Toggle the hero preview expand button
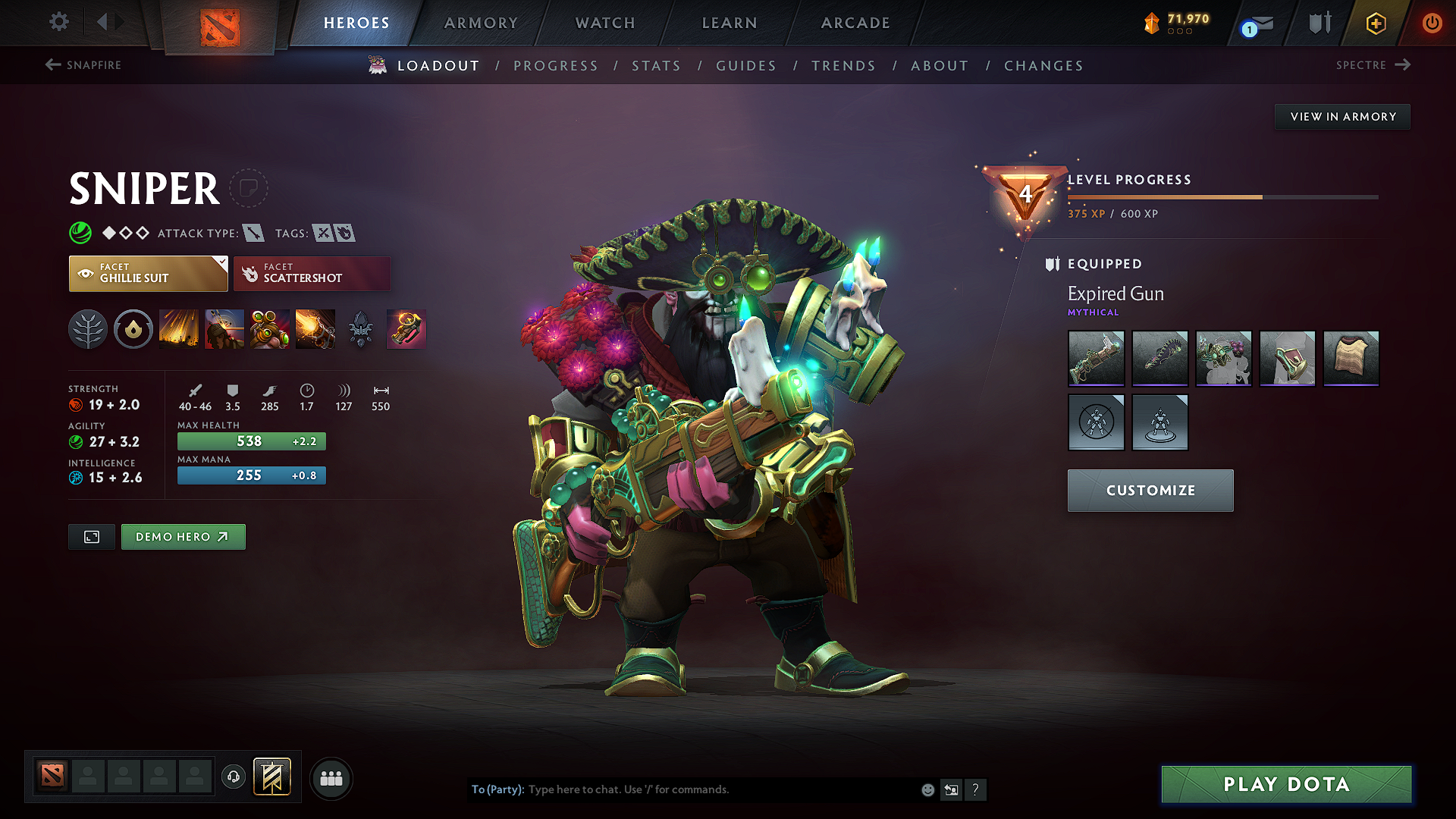 pos(91,536)
